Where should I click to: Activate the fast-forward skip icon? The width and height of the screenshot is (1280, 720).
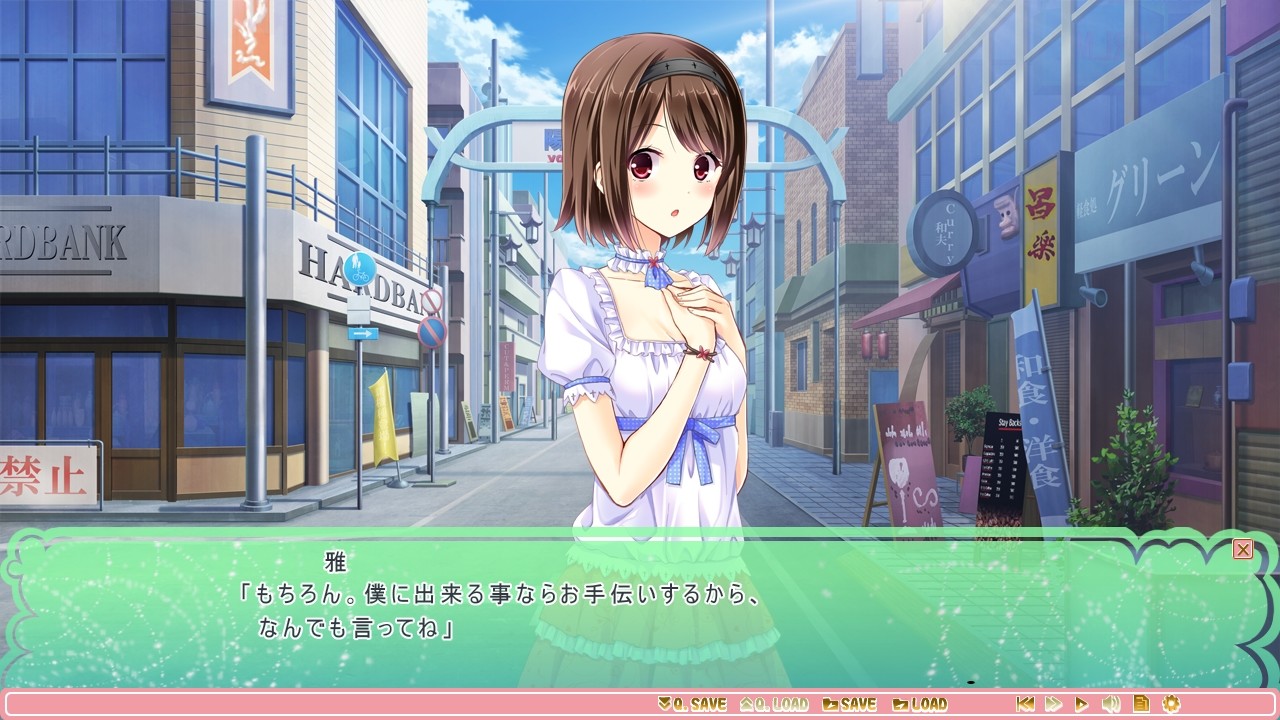[x=1054, y=704]
